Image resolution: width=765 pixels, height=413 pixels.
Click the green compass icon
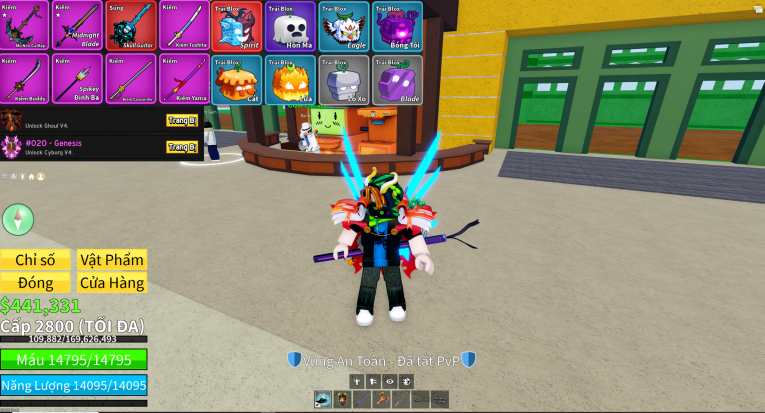tap(18, 219)
